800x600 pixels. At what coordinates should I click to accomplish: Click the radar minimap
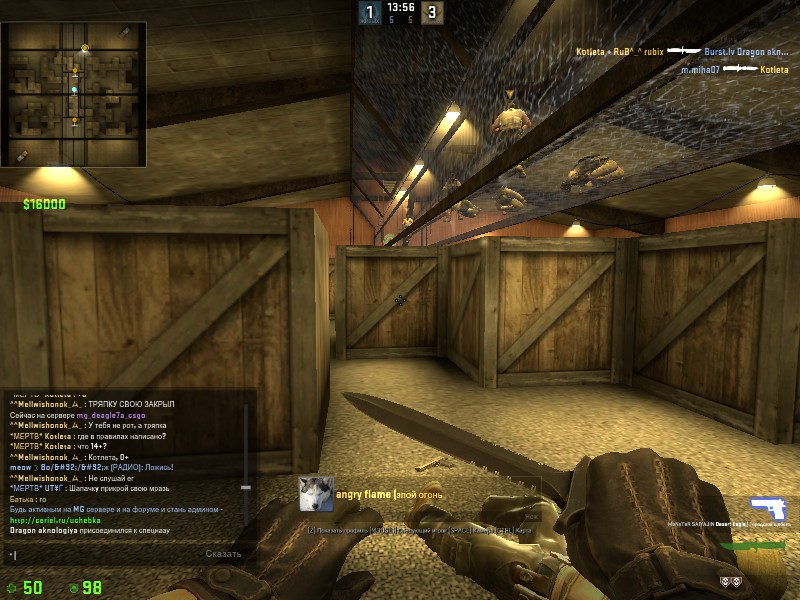75,95
